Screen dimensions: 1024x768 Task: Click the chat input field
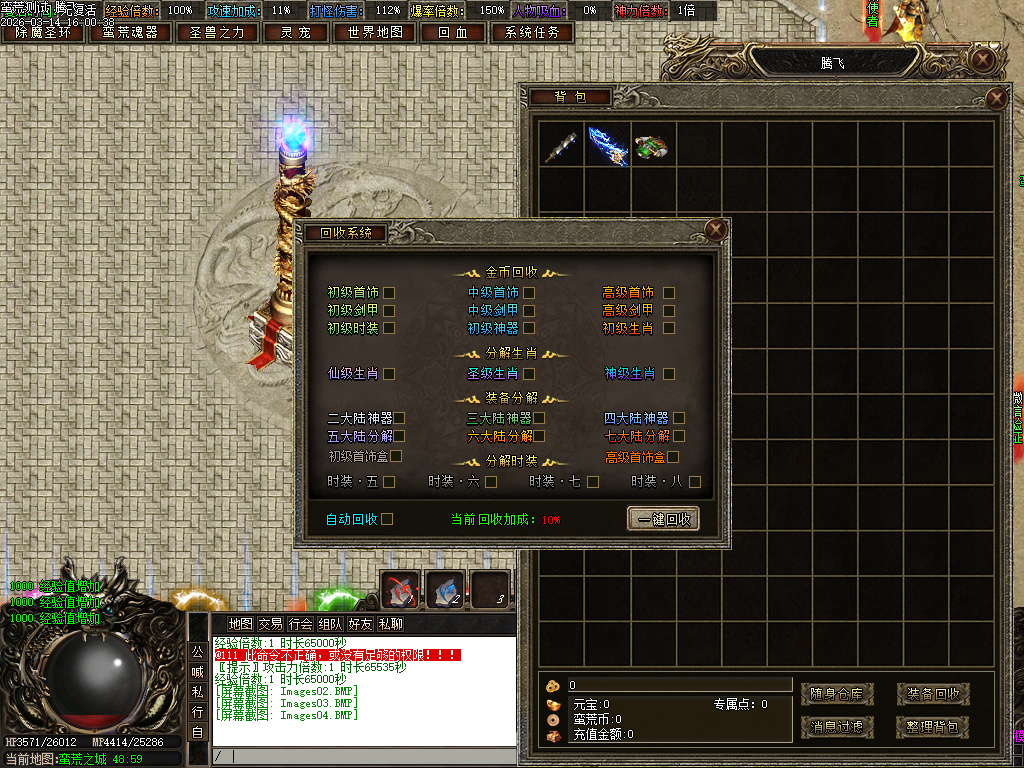tap(365, 756)
